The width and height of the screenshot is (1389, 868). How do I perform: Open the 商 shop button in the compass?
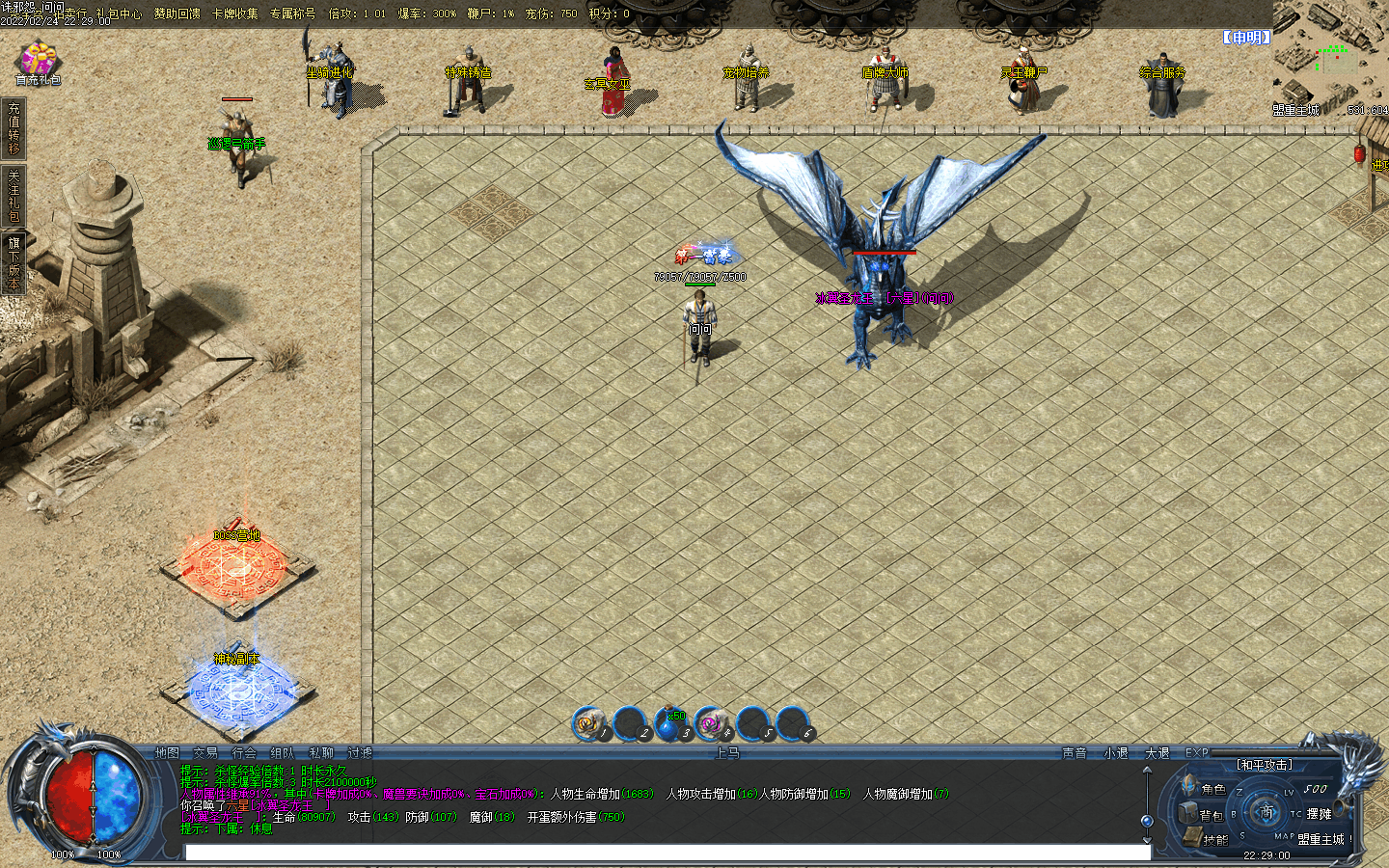1266,812
